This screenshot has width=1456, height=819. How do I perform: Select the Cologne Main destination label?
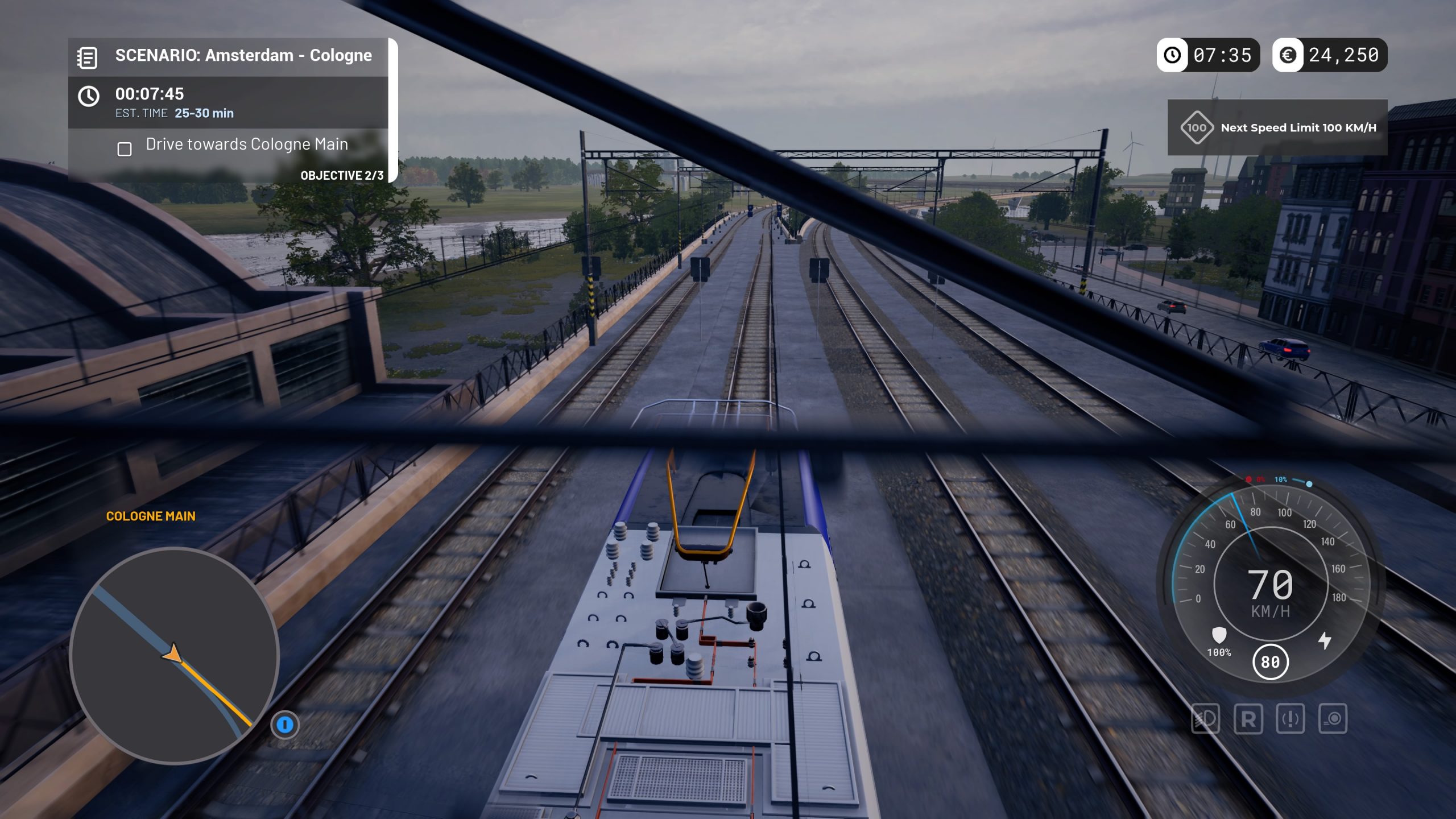point(151,516)
